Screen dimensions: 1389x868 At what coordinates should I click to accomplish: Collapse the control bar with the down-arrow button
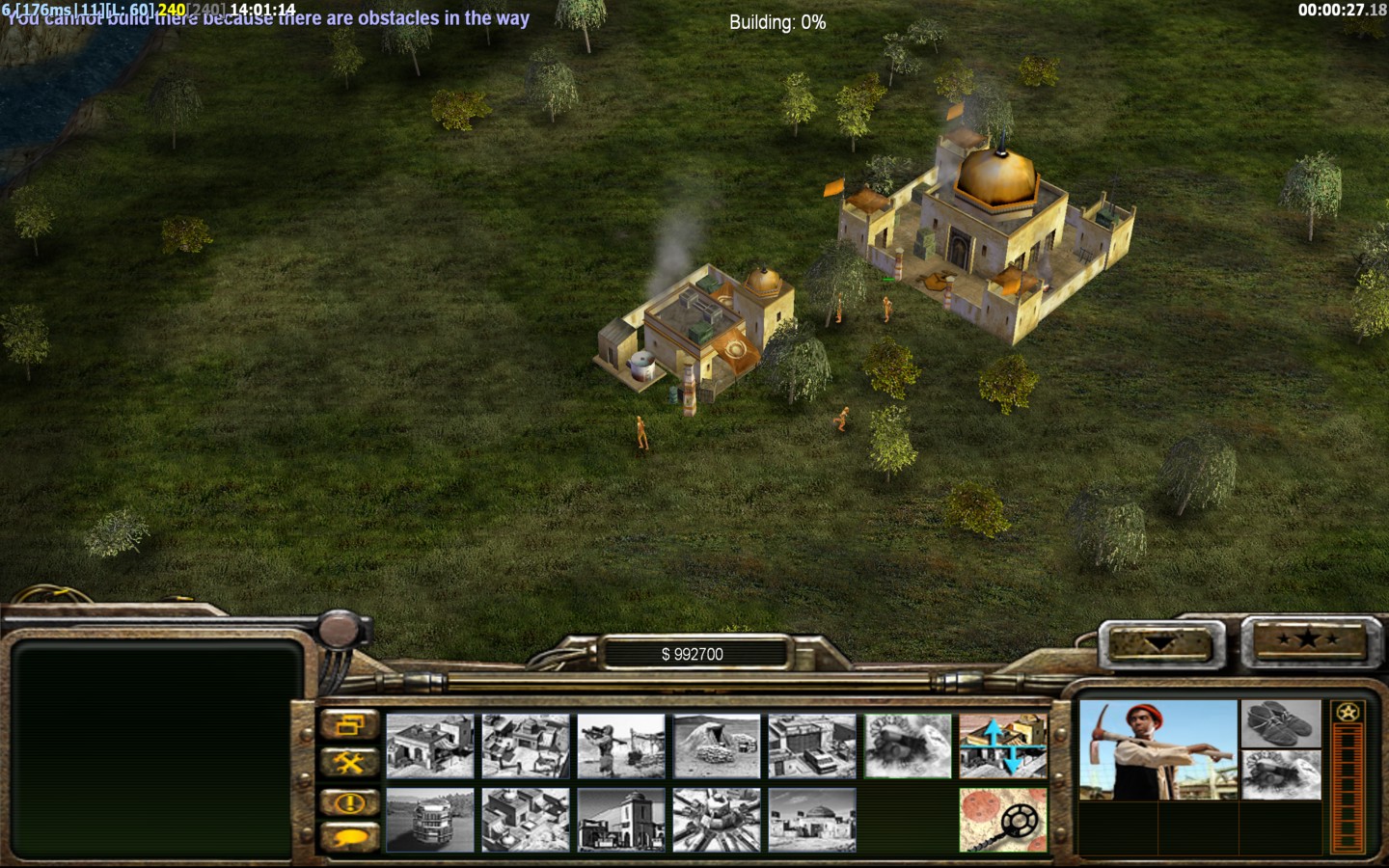pos(1160,643)
